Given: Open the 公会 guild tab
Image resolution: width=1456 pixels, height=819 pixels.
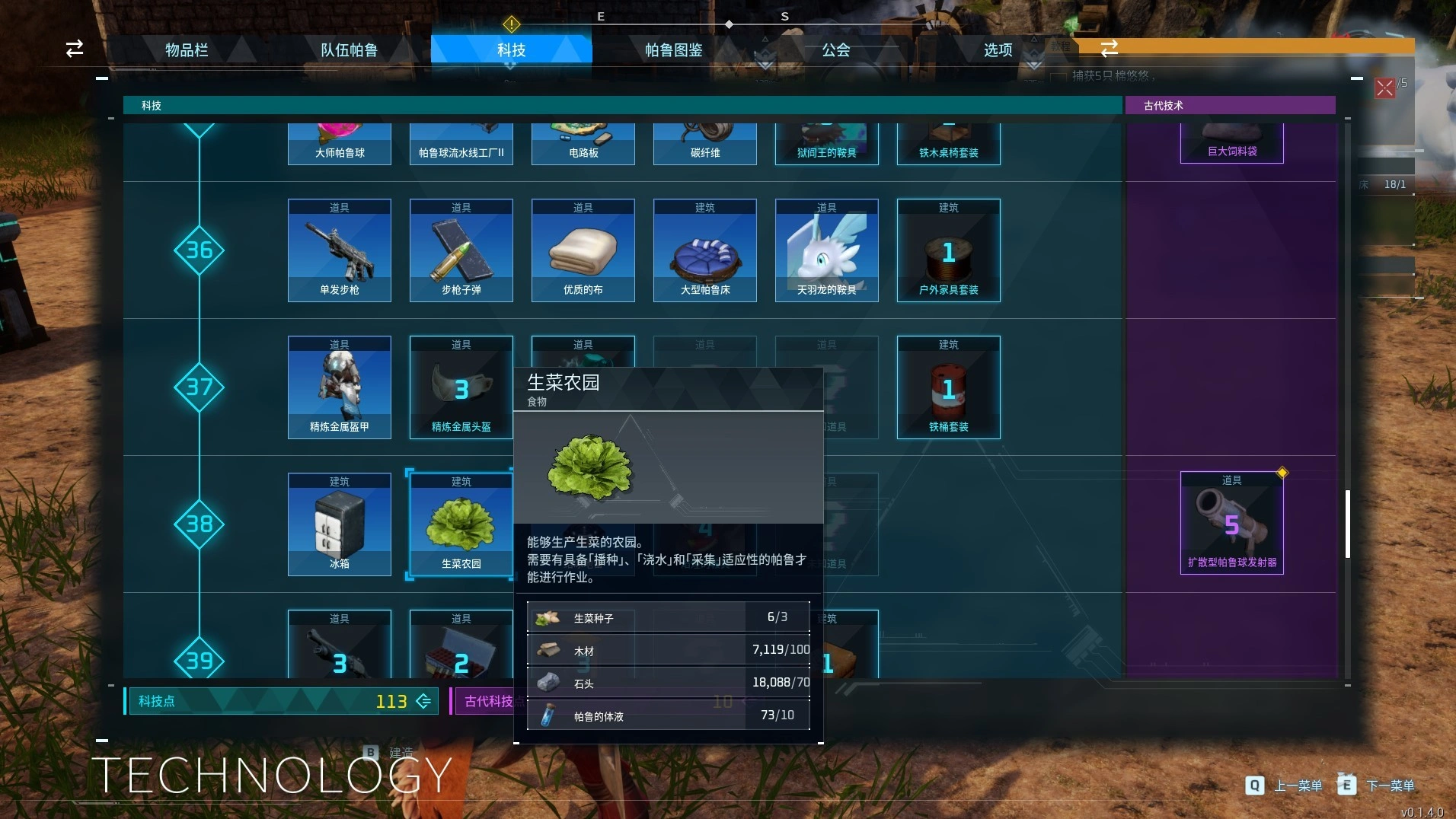Looking at the screenshot, I should point(835,50).
